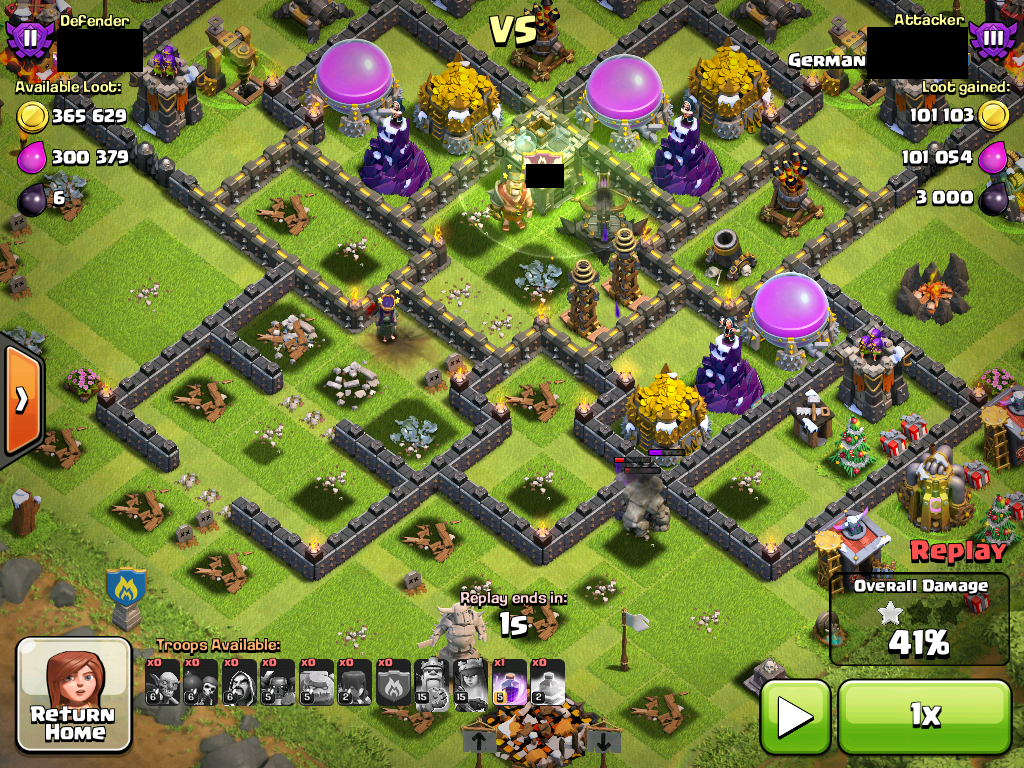The image size is (1024, 768).
Task: Tap the Defender league badge
Action: click(27, 38)
